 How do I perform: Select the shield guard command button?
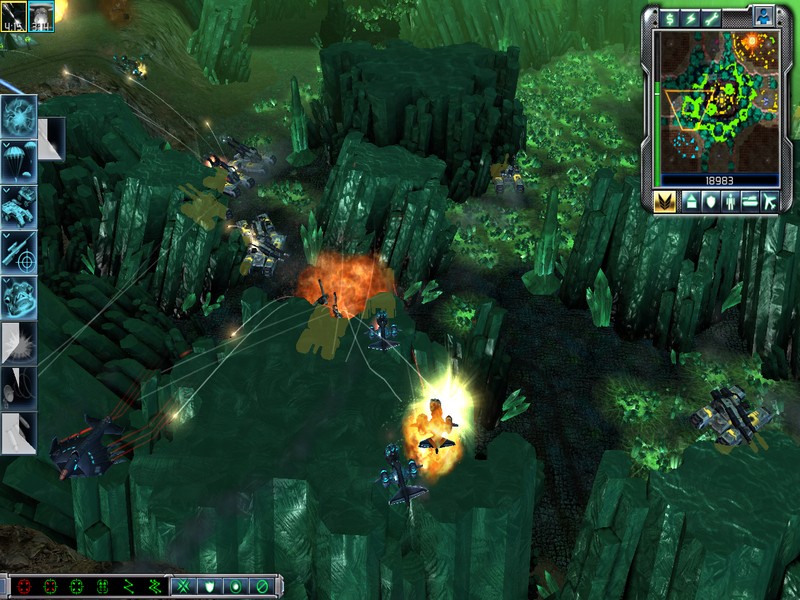(x=209, y=586)
